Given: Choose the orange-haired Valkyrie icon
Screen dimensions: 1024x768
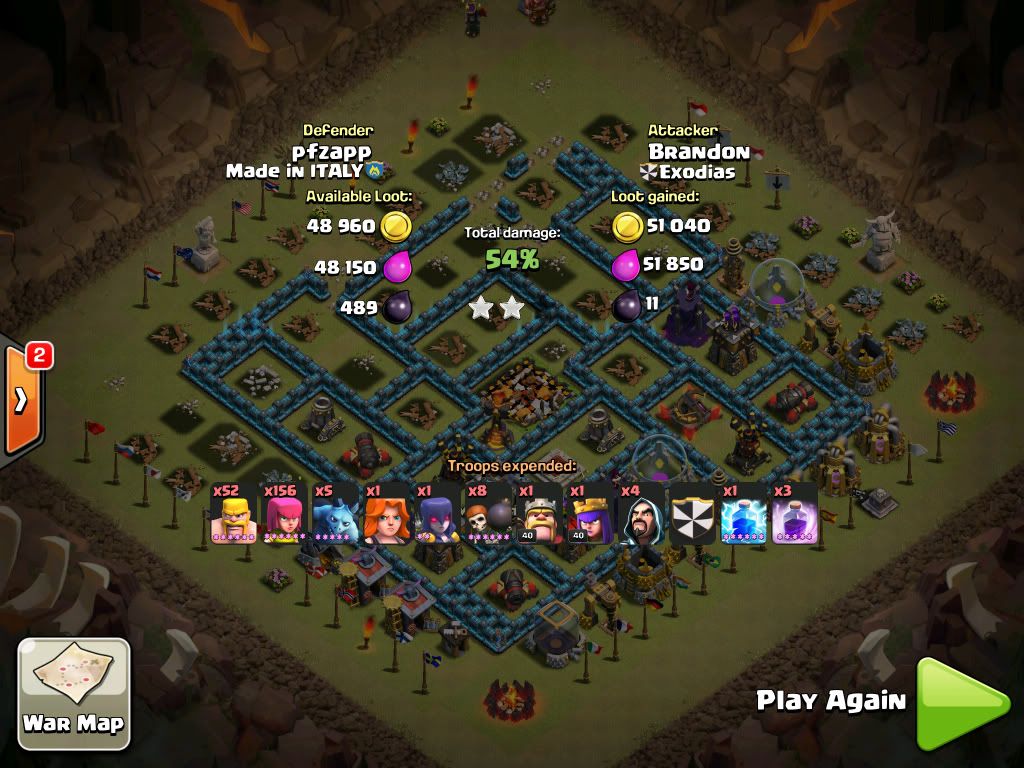Looking at the screenshot, I should pos(386,516).
